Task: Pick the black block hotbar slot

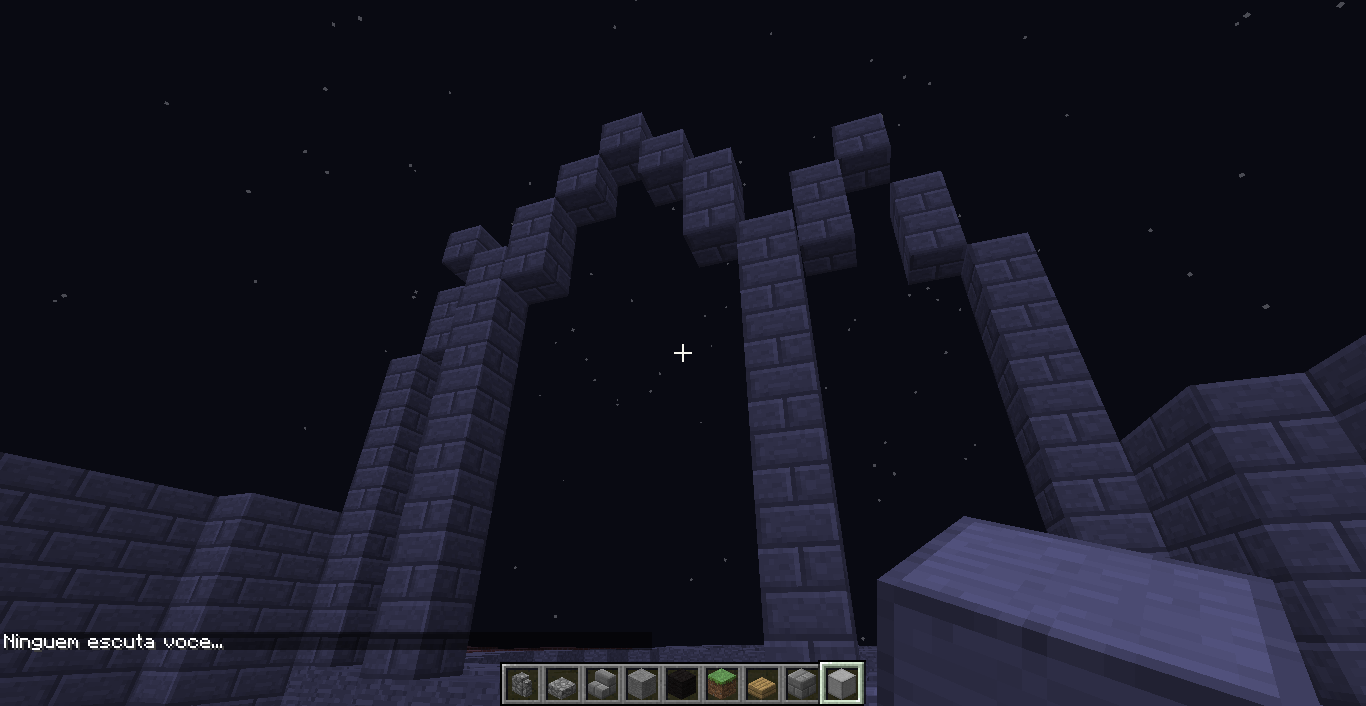Action: [x=681, y=685]
